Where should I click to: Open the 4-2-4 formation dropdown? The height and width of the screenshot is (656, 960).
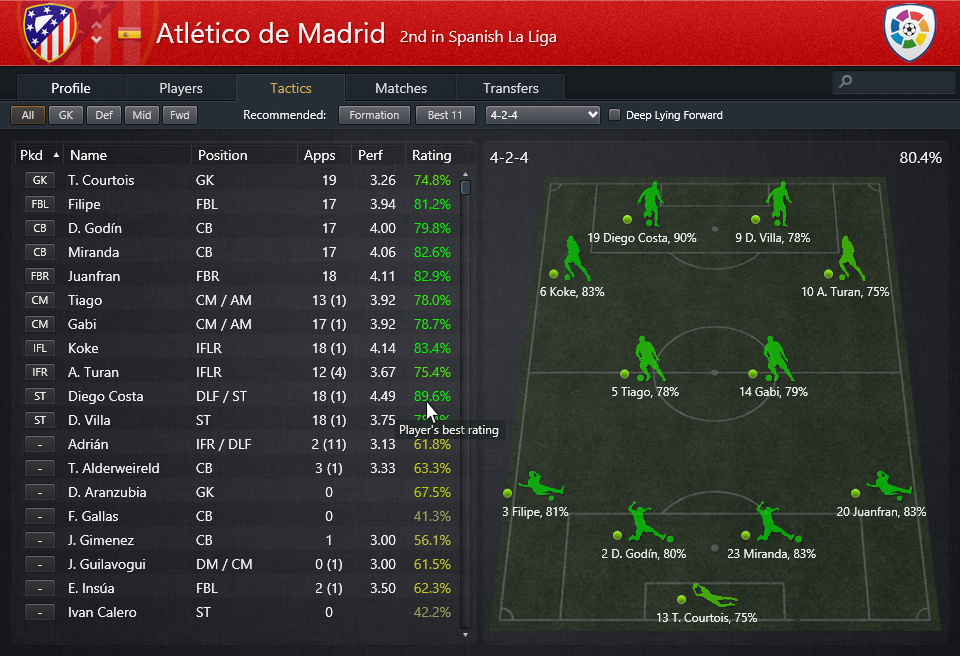point(542,115)
